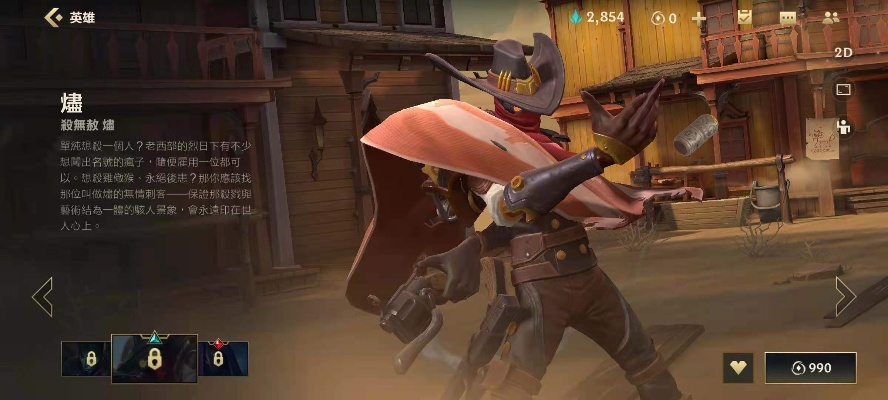Go back using the 英雄 back arrow
The width and height of the screenshot is (888, 400).
53,17
